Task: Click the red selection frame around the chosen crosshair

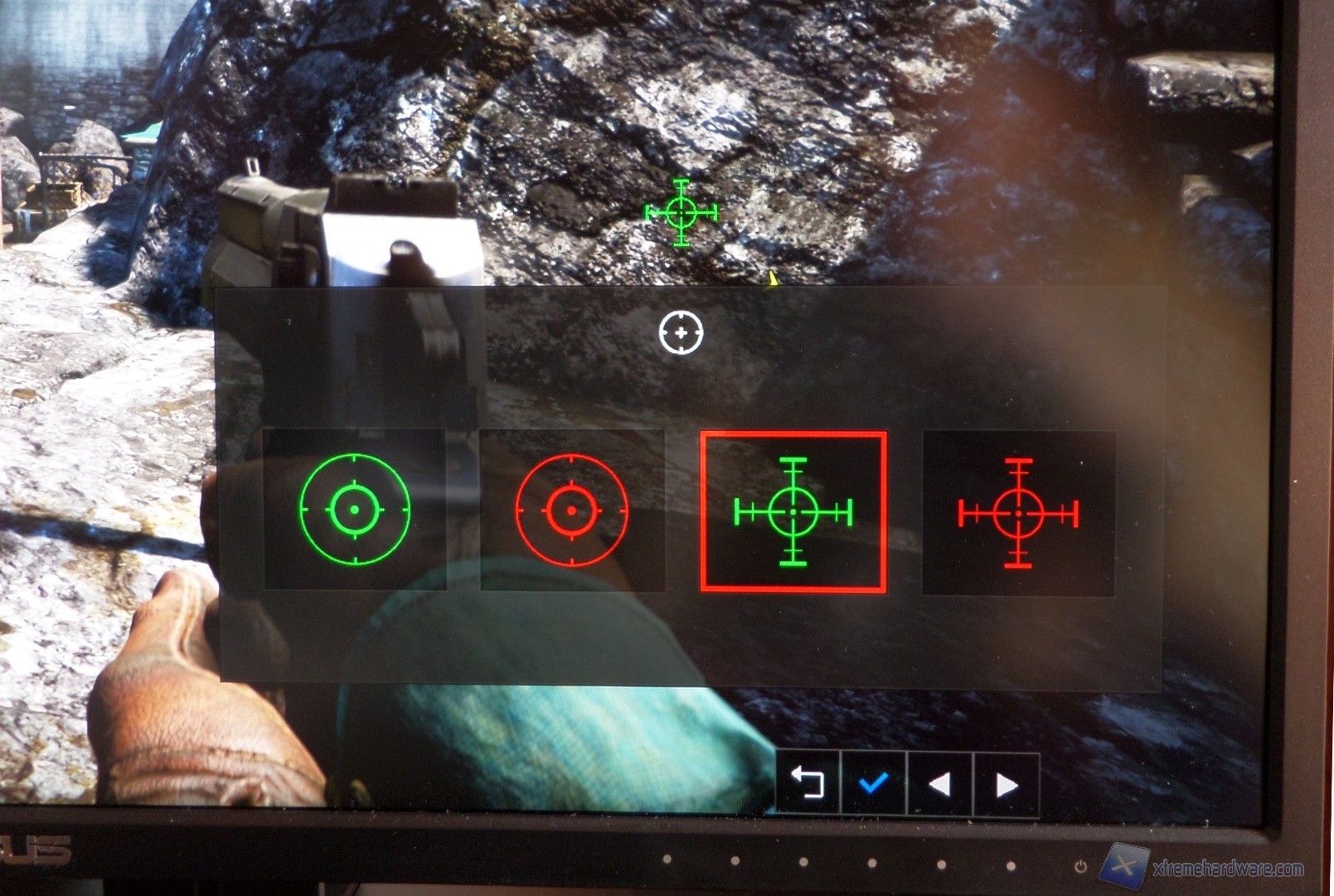Action: click(792, 433)
